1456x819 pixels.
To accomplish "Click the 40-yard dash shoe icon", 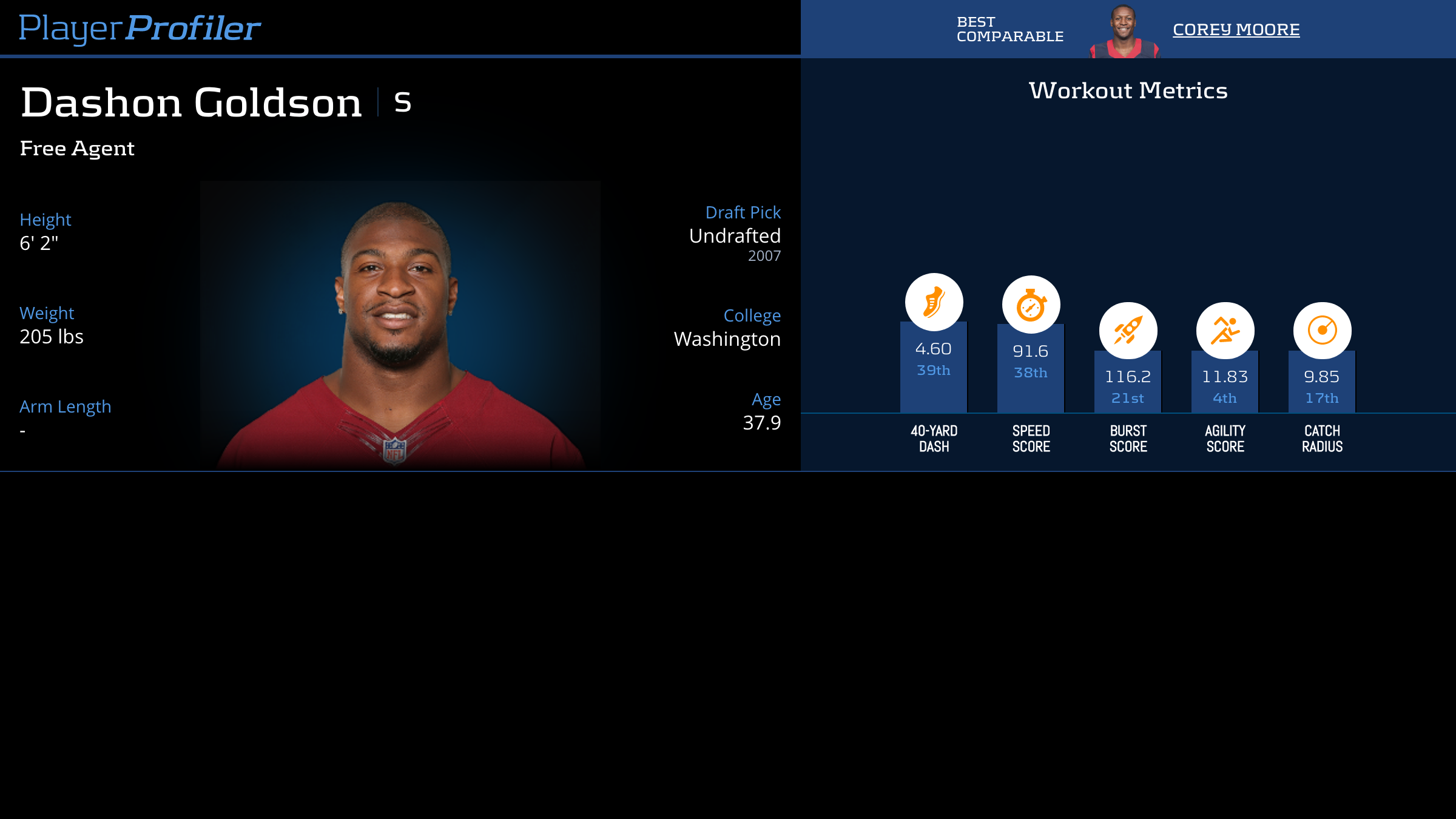I will pyautogui.click(x=934, y=302).
